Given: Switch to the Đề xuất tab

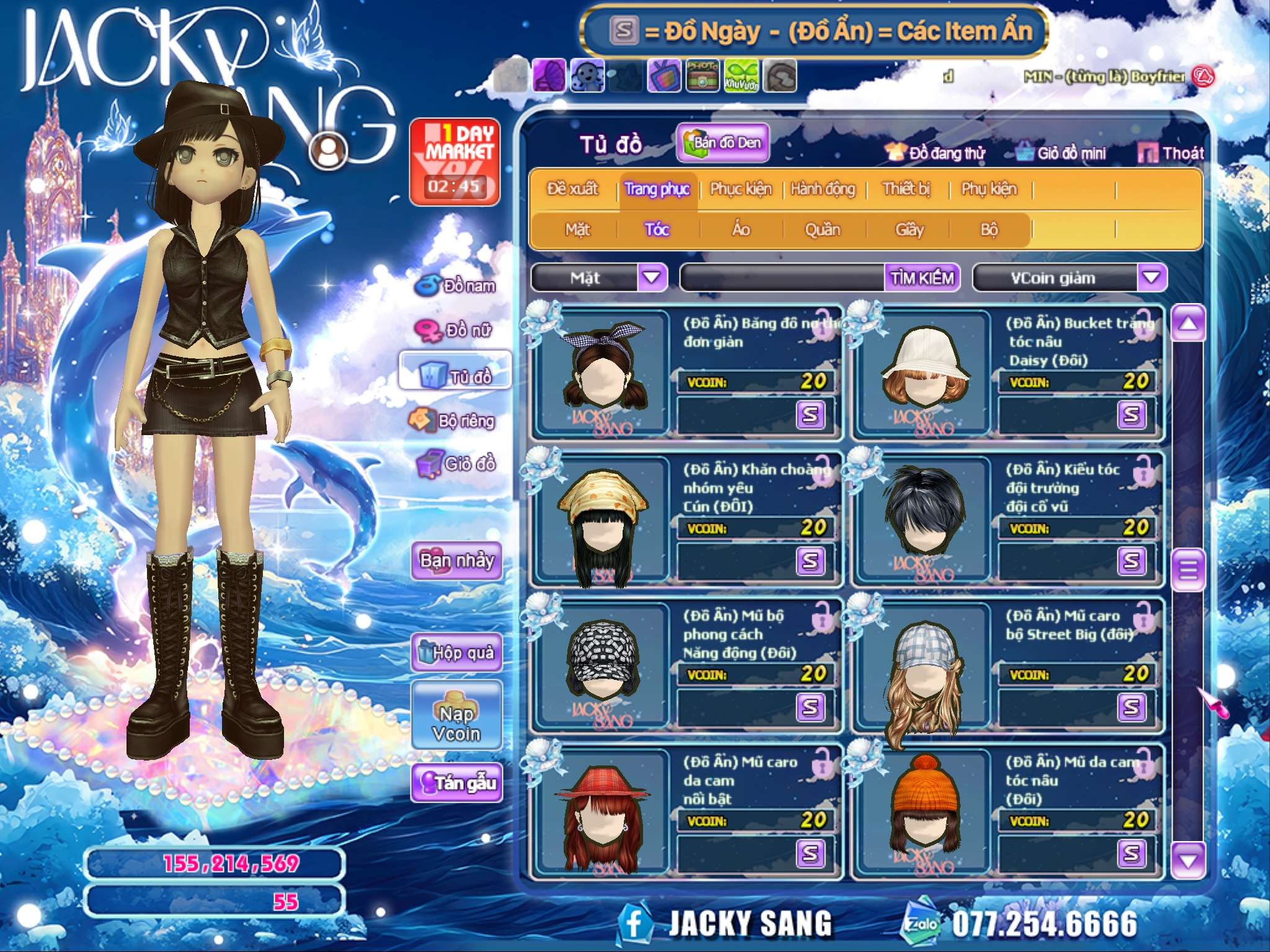Looking at the screenshot, I should (572, 189).
